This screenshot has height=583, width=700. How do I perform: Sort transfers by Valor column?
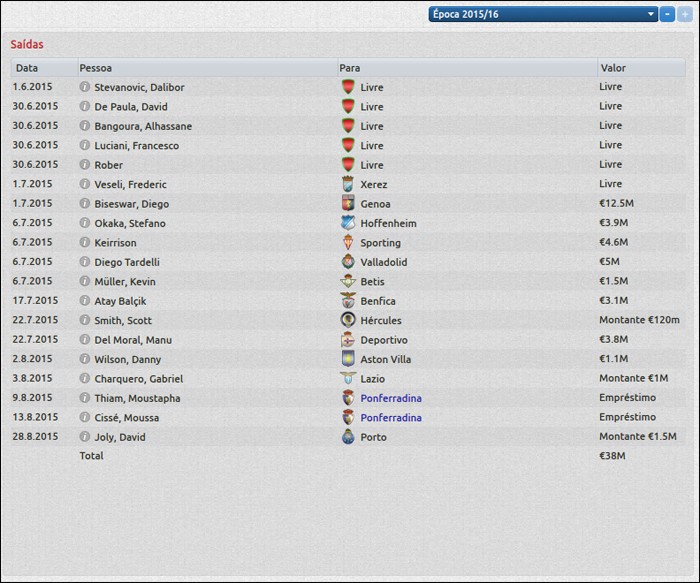(613, 68)
